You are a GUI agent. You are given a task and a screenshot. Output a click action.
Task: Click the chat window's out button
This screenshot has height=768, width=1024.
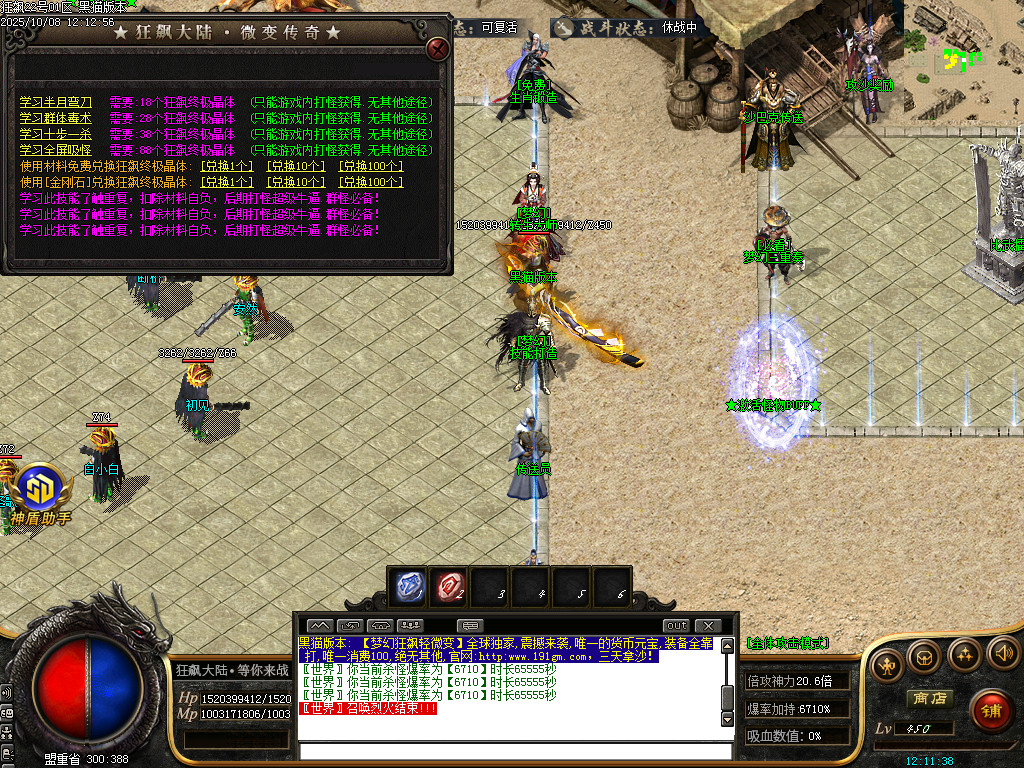(x=677, y=626)
